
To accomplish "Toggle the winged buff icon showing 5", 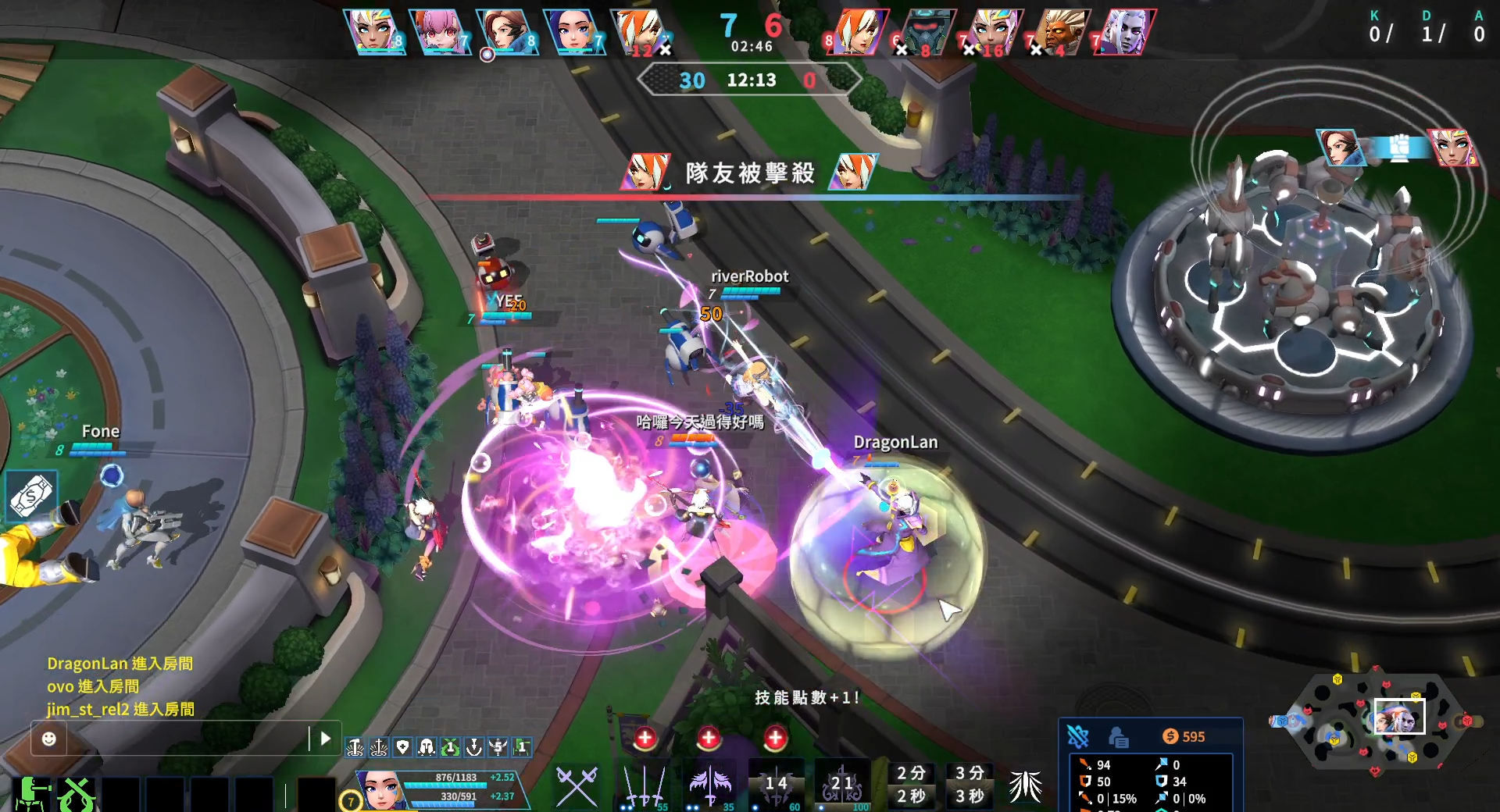I will (497, 748).
